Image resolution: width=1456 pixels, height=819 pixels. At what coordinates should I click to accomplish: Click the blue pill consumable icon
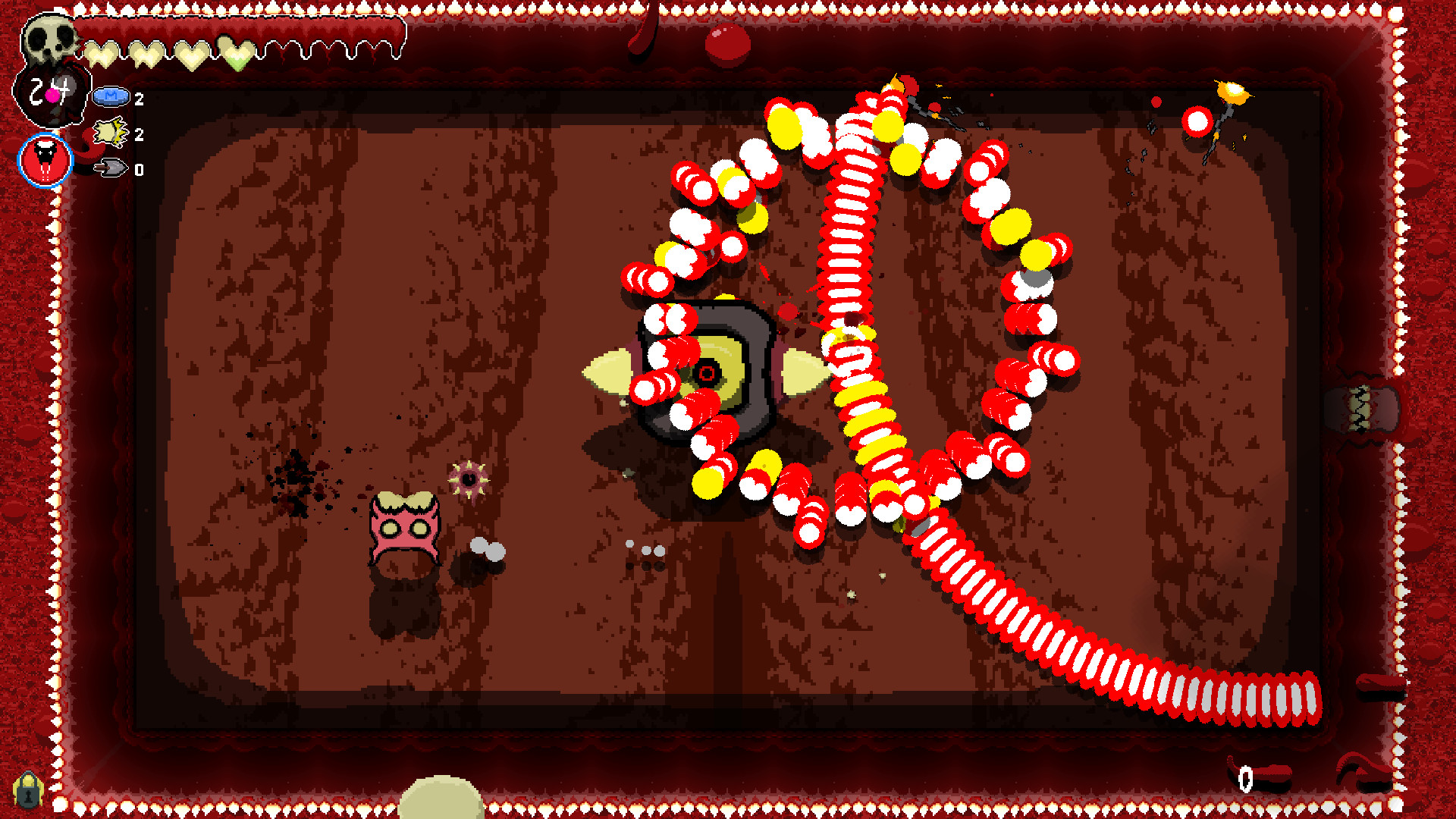pos(111,97)
